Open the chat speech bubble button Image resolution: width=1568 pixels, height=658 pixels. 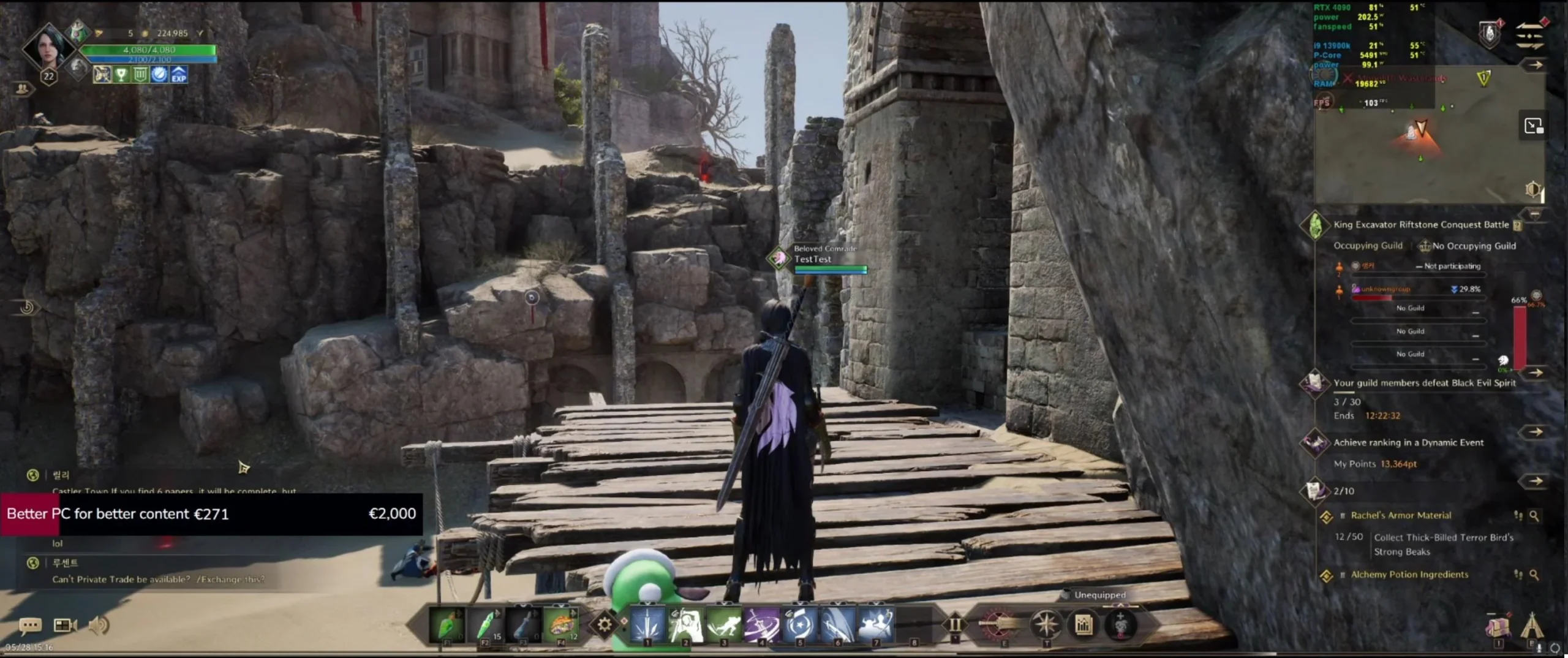(30, 626)
